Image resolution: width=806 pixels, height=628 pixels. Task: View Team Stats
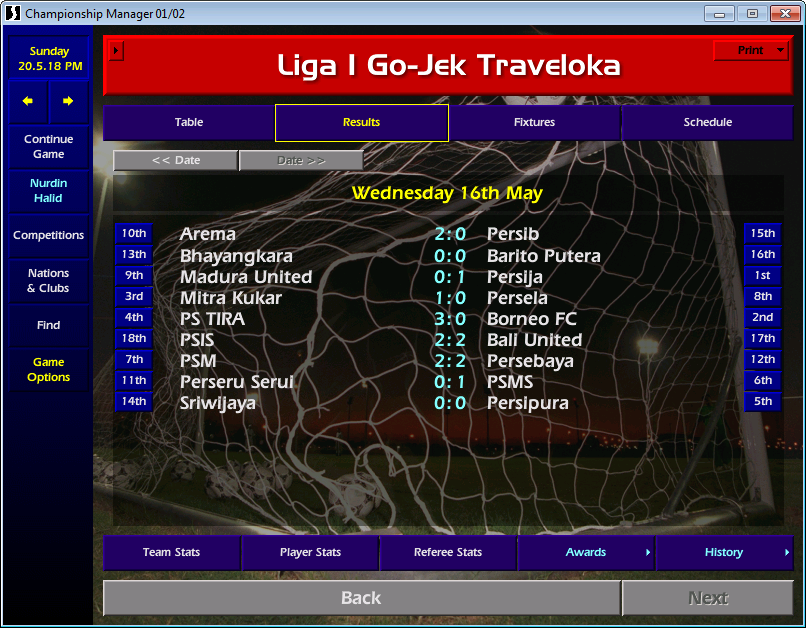(172, 552)
